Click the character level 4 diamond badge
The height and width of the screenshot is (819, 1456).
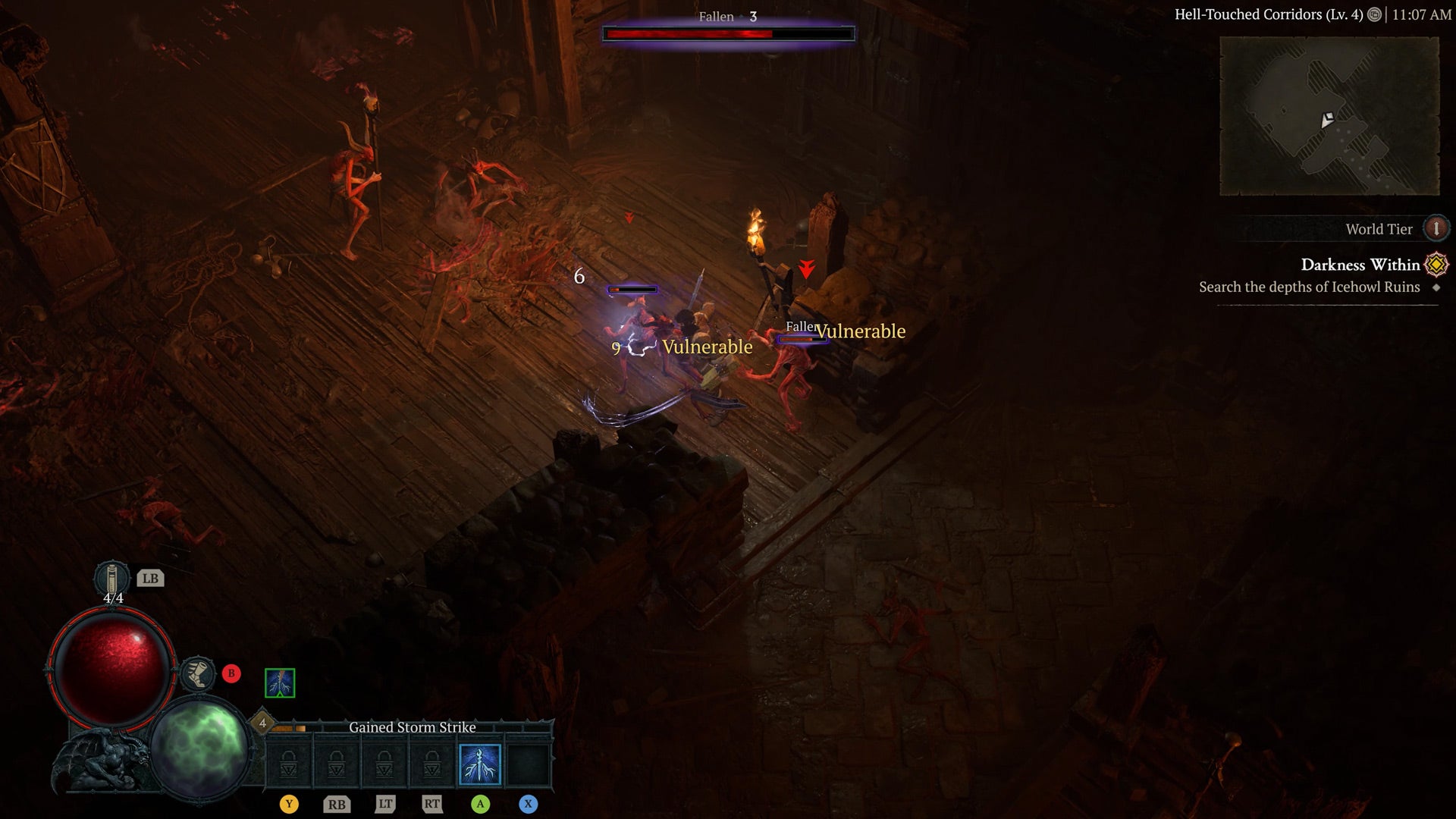(x=262, y=723)
